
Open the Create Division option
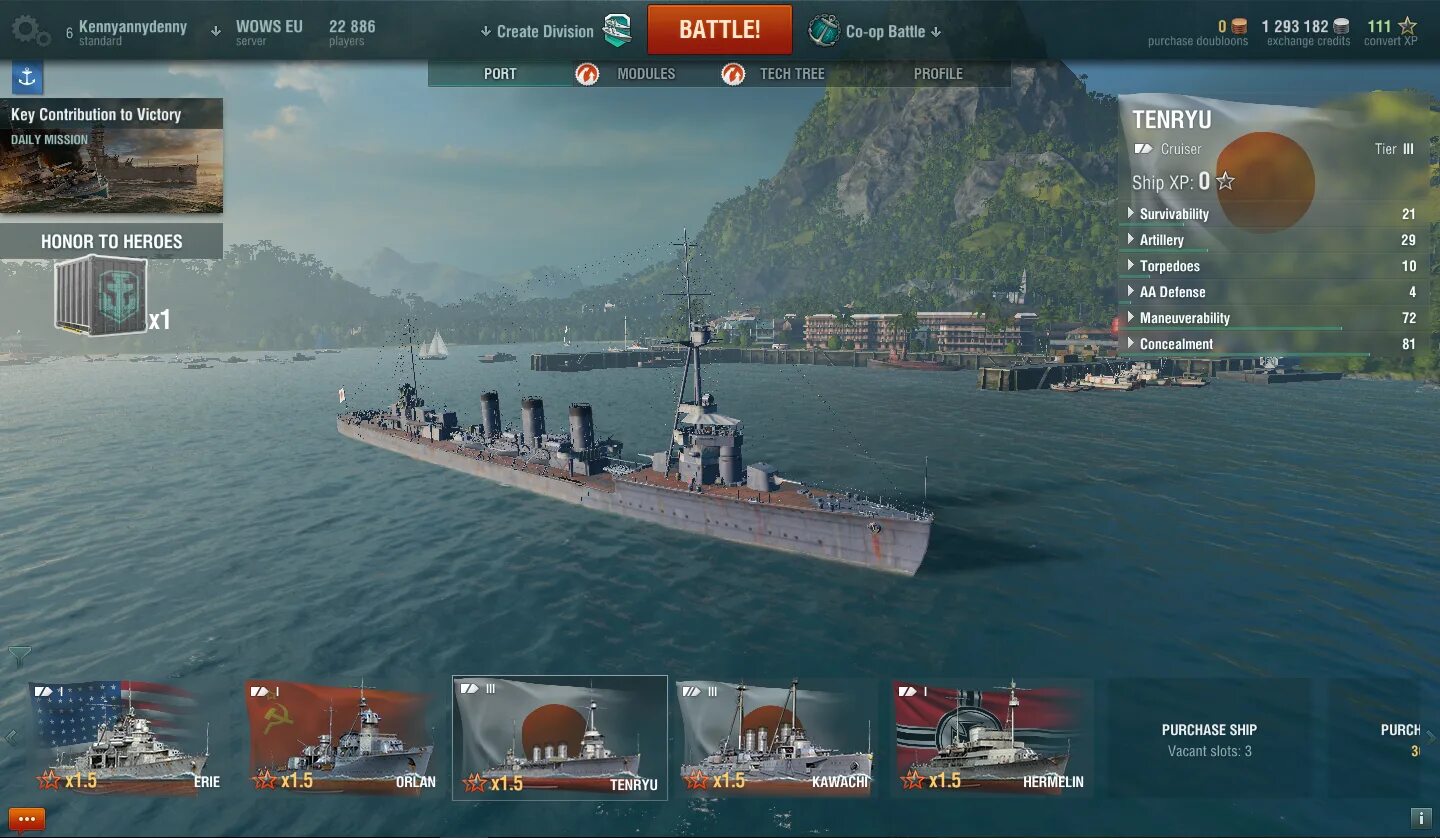[545, 31]
